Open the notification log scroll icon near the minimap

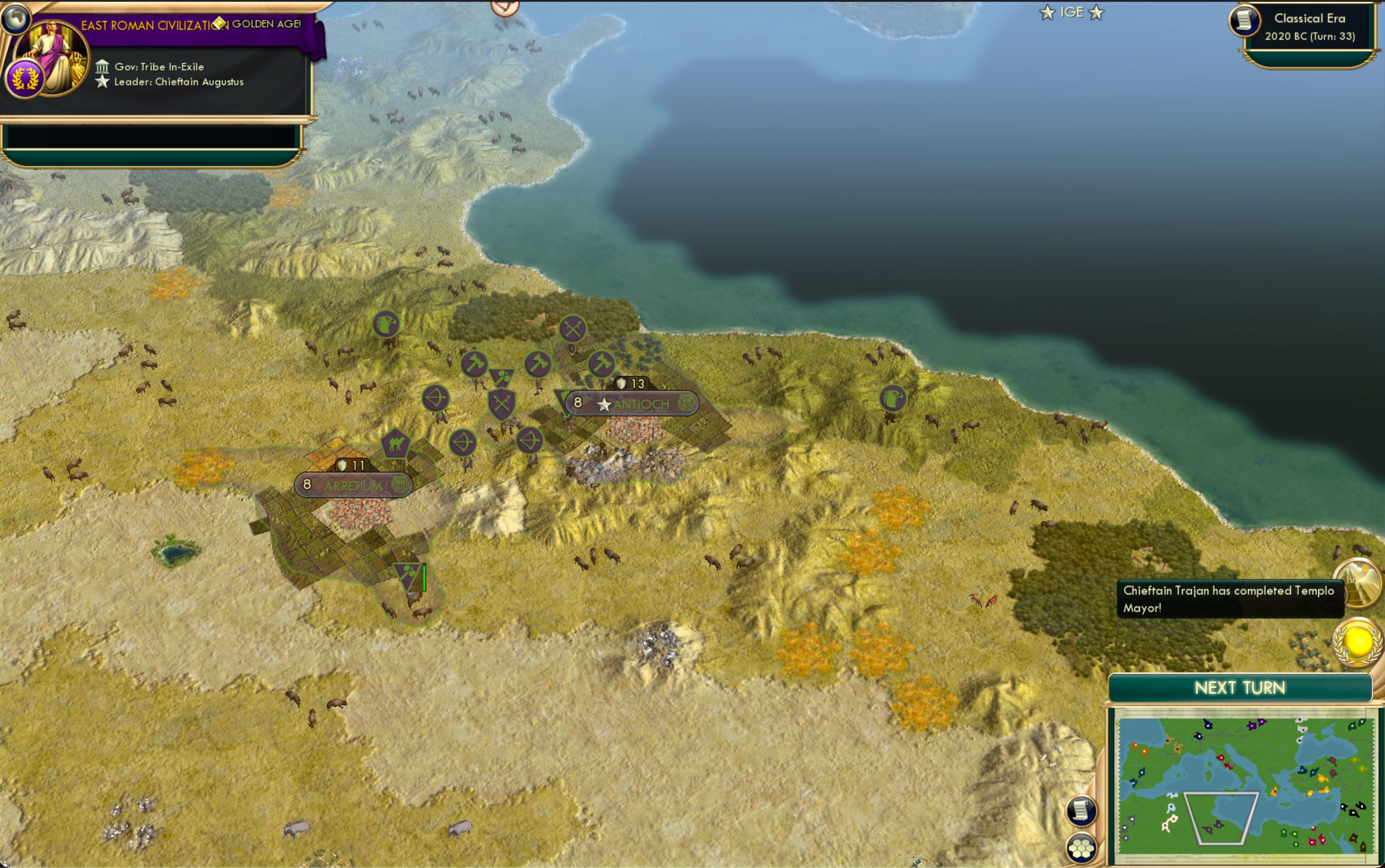tap(1081, 812)
